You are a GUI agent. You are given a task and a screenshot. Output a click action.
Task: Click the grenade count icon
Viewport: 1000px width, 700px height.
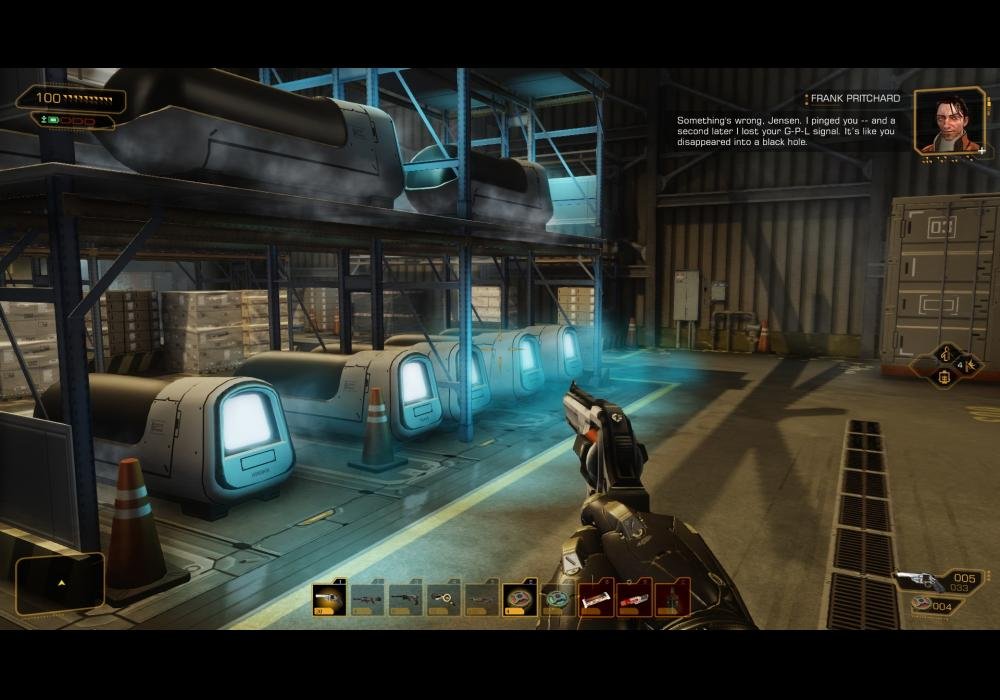pos(923,604)
